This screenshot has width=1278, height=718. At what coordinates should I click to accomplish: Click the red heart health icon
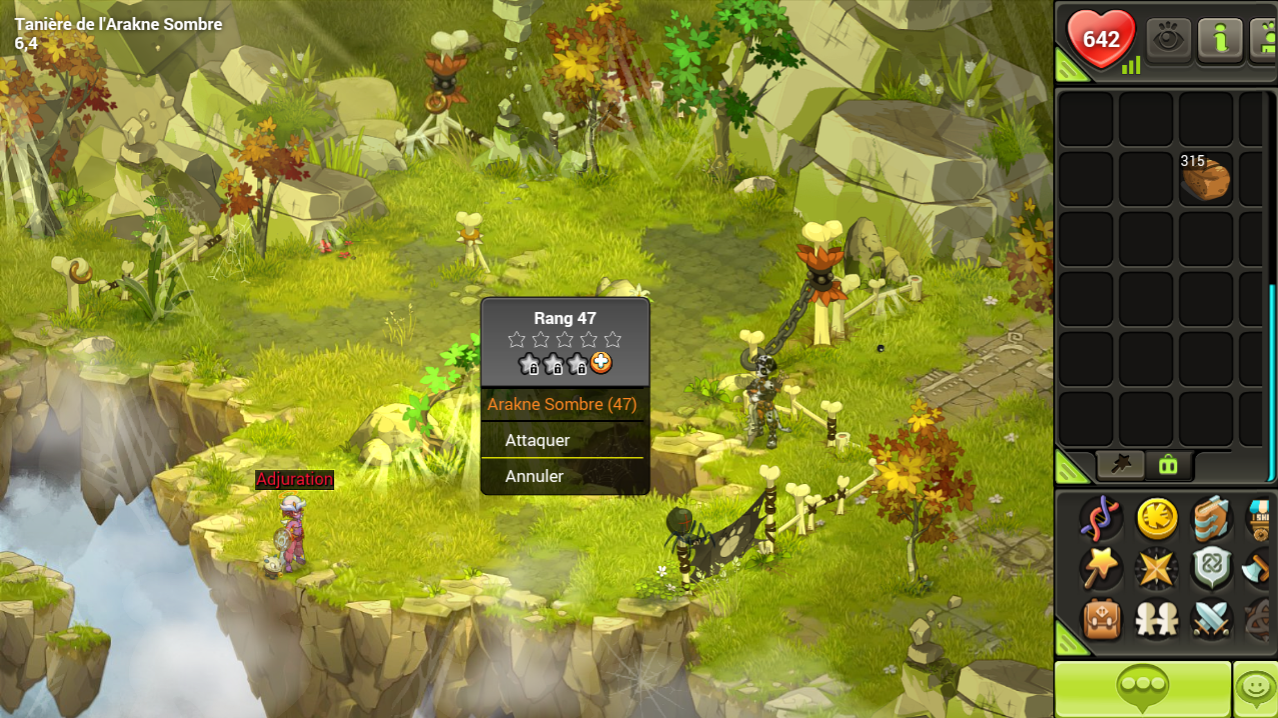coord(1101,40)
